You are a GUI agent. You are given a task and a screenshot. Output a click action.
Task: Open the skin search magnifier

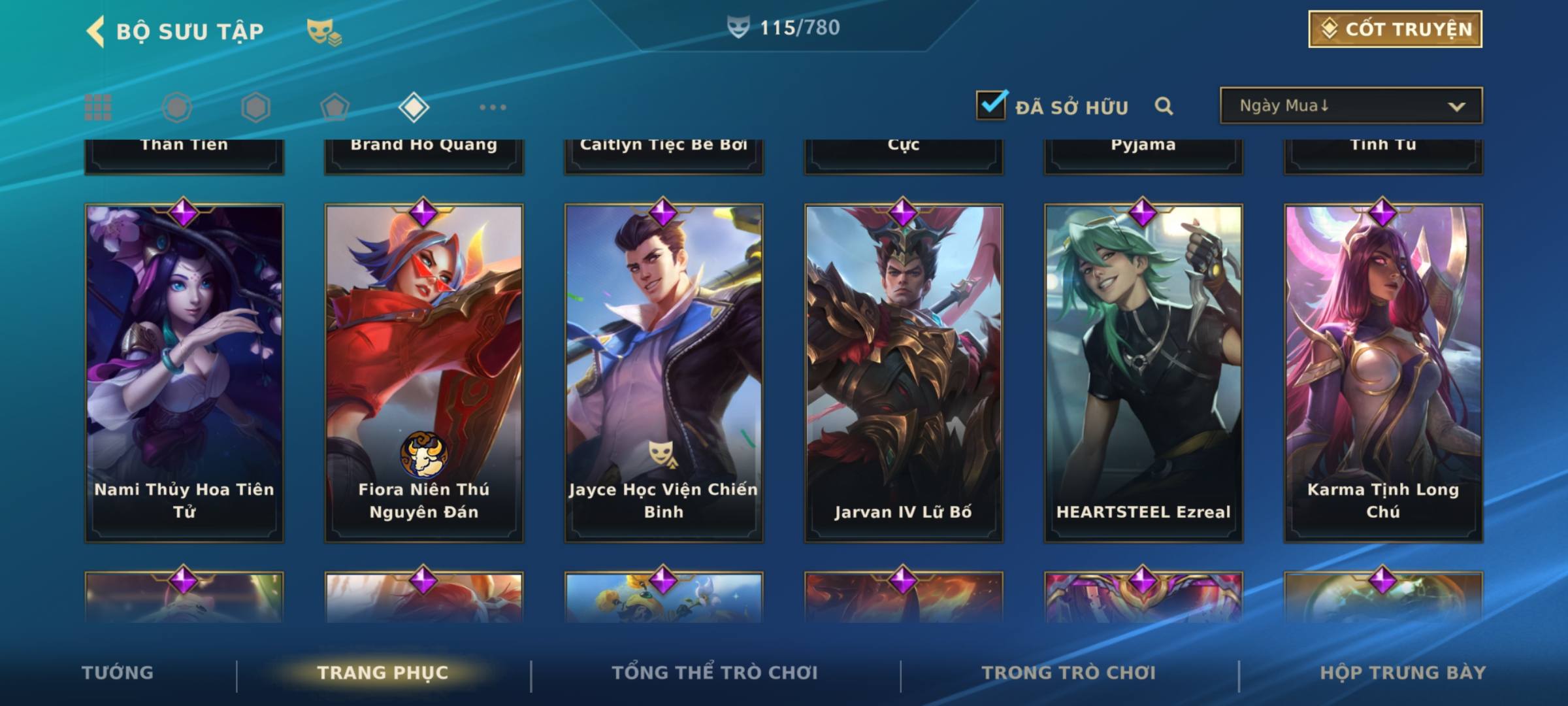click(x=1164, y=106)
